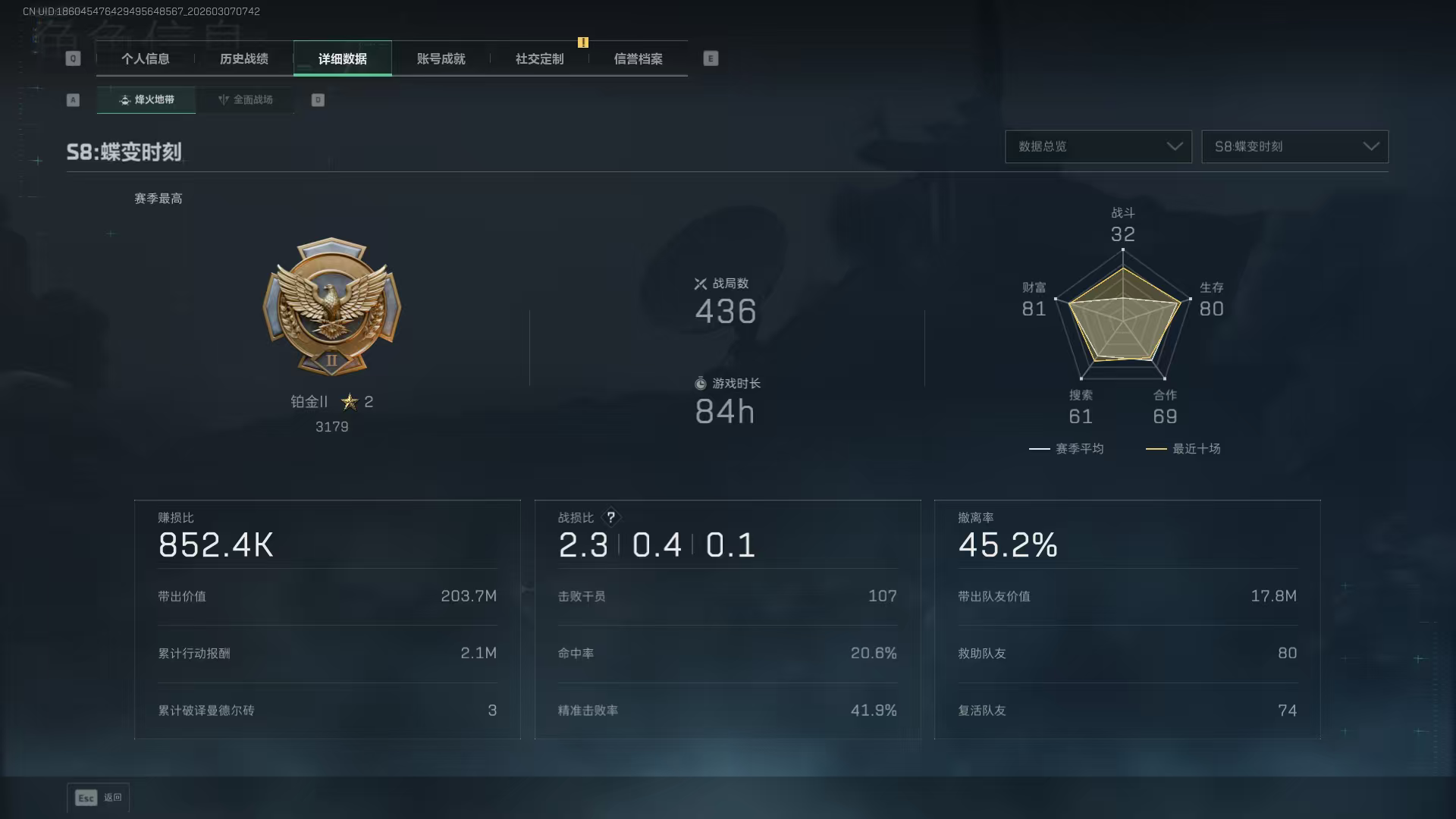Switch to the 个人信息 tab
Viewport: 1456px width, 819px height.
(145, 59)
